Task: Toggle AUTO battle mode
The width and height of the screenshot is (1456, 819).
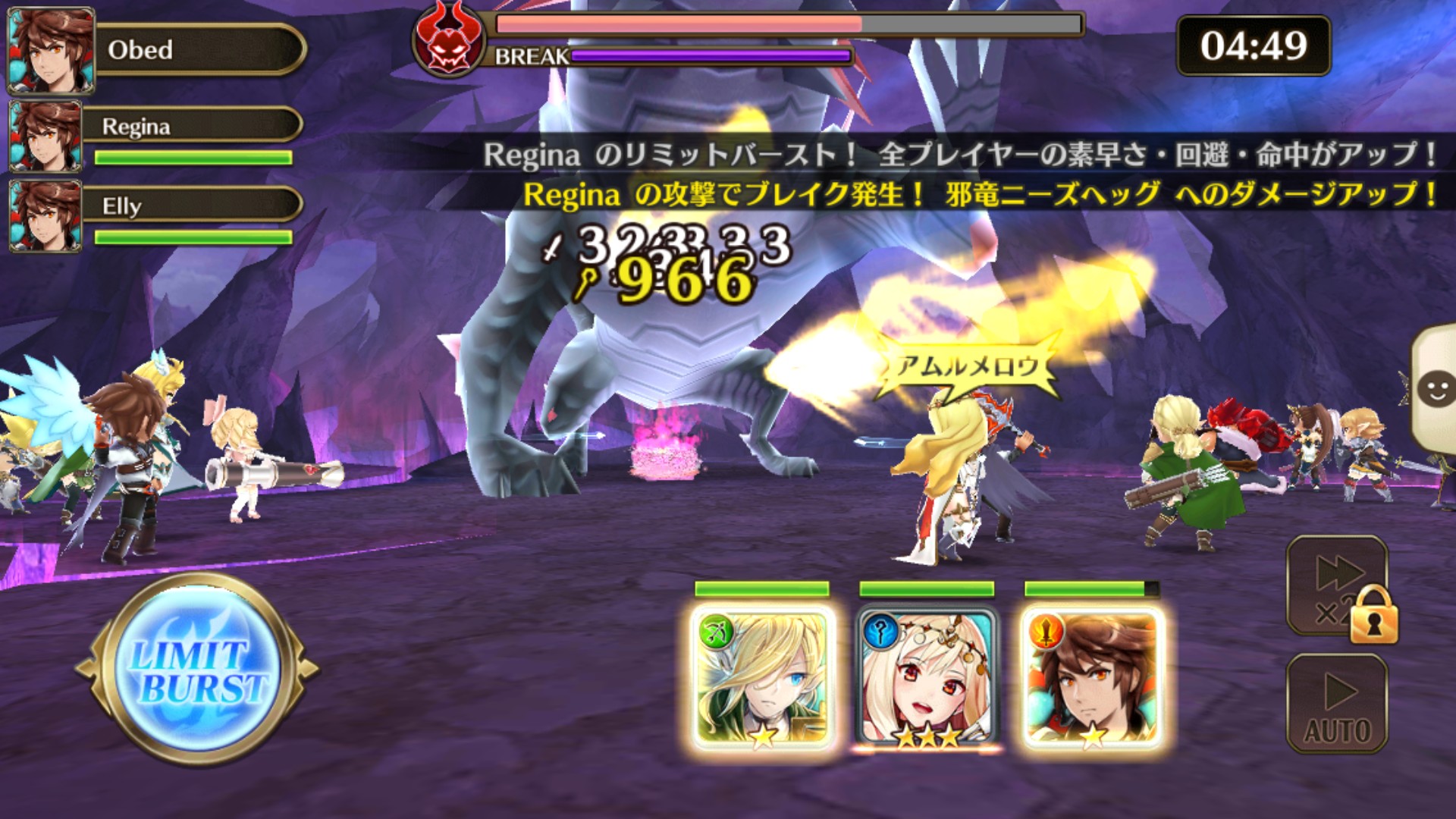Action: [1337, 704]
